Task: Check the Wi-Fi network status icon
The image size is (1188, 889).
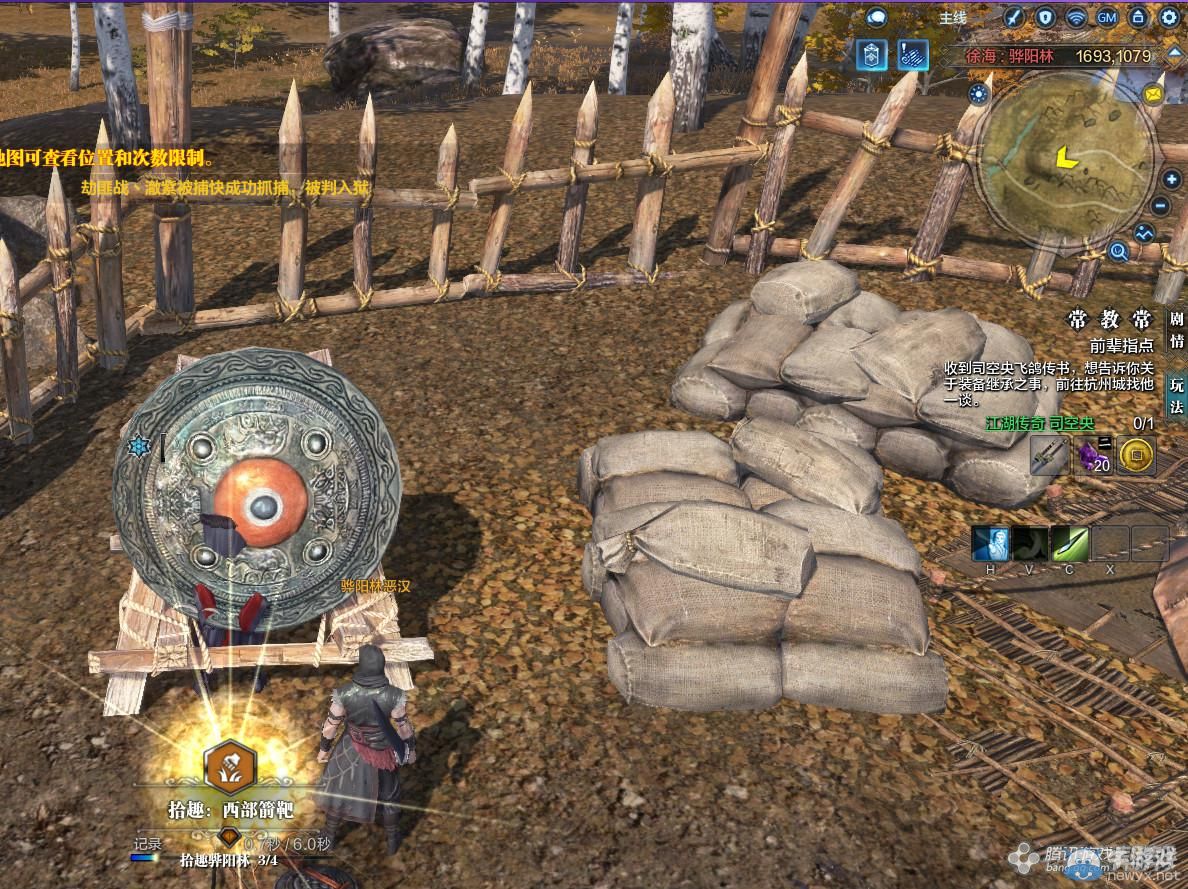Action: [1076, 17]
